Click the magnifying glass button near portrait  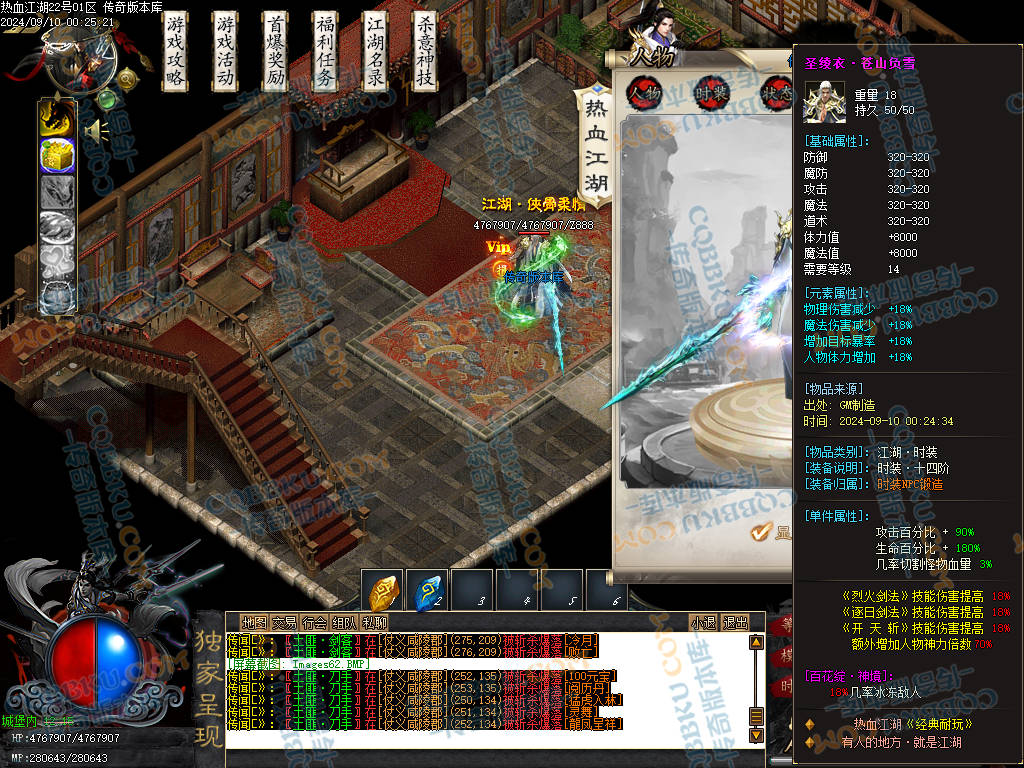pyautogui.click(x=127, y=79)
